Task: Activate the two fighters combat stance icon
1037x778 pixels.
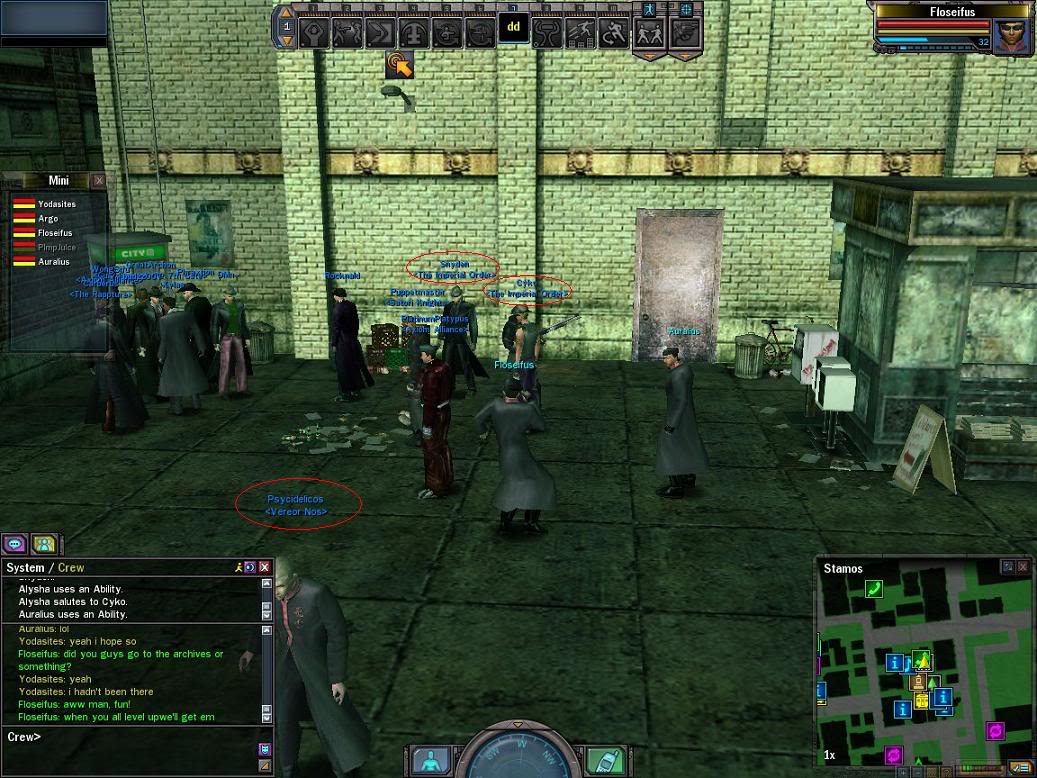Action: (650, 32)
